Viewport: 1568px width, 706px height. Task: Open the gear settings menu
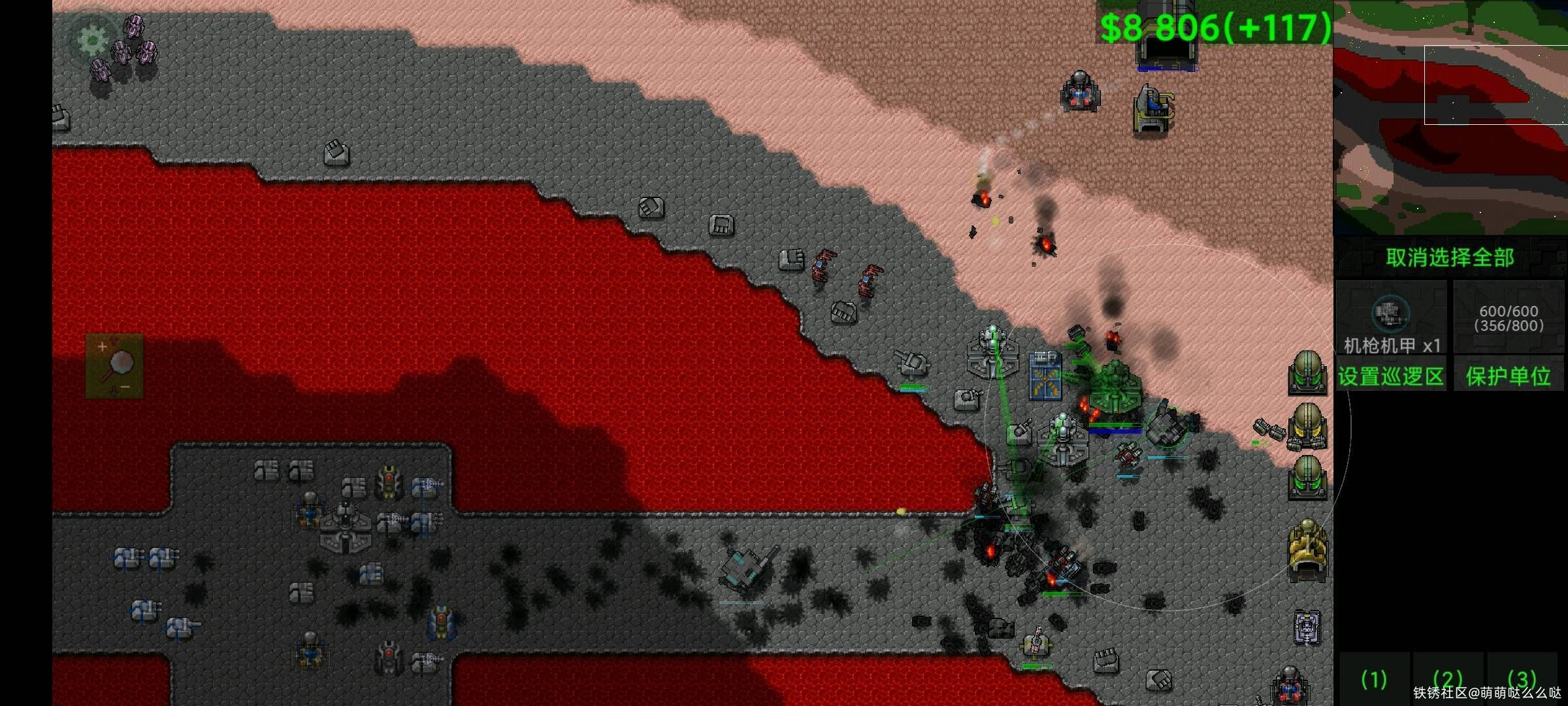tap(93, 41)
